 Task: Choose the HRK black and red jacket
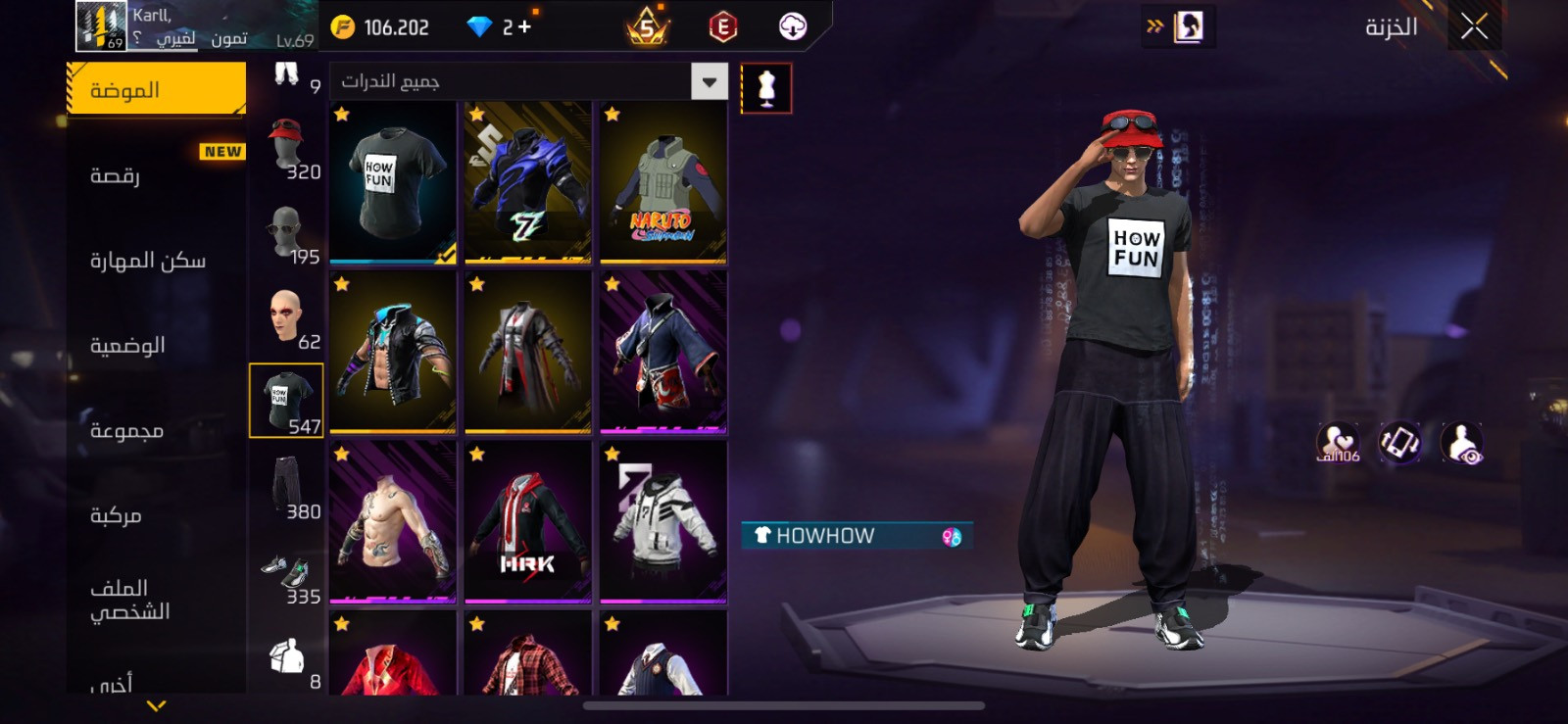(x=528, y=521)
